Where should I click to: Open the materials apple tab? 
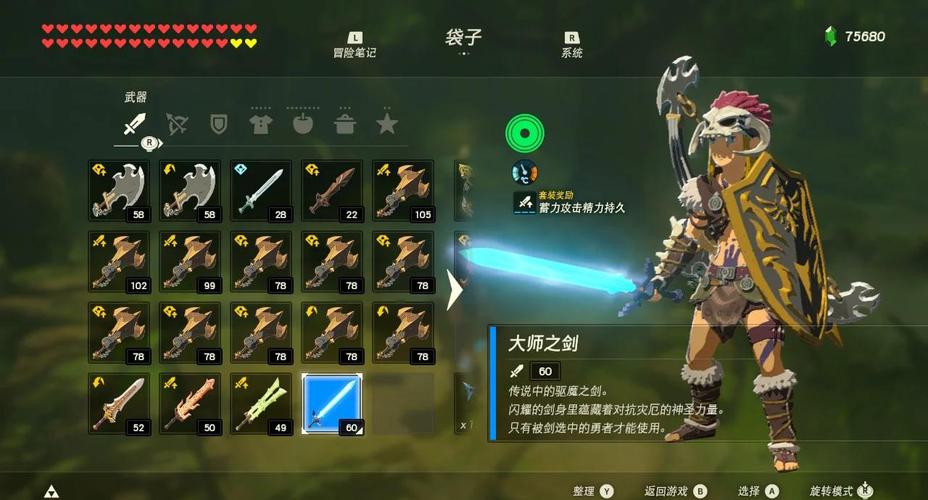[x=303, y=124]
